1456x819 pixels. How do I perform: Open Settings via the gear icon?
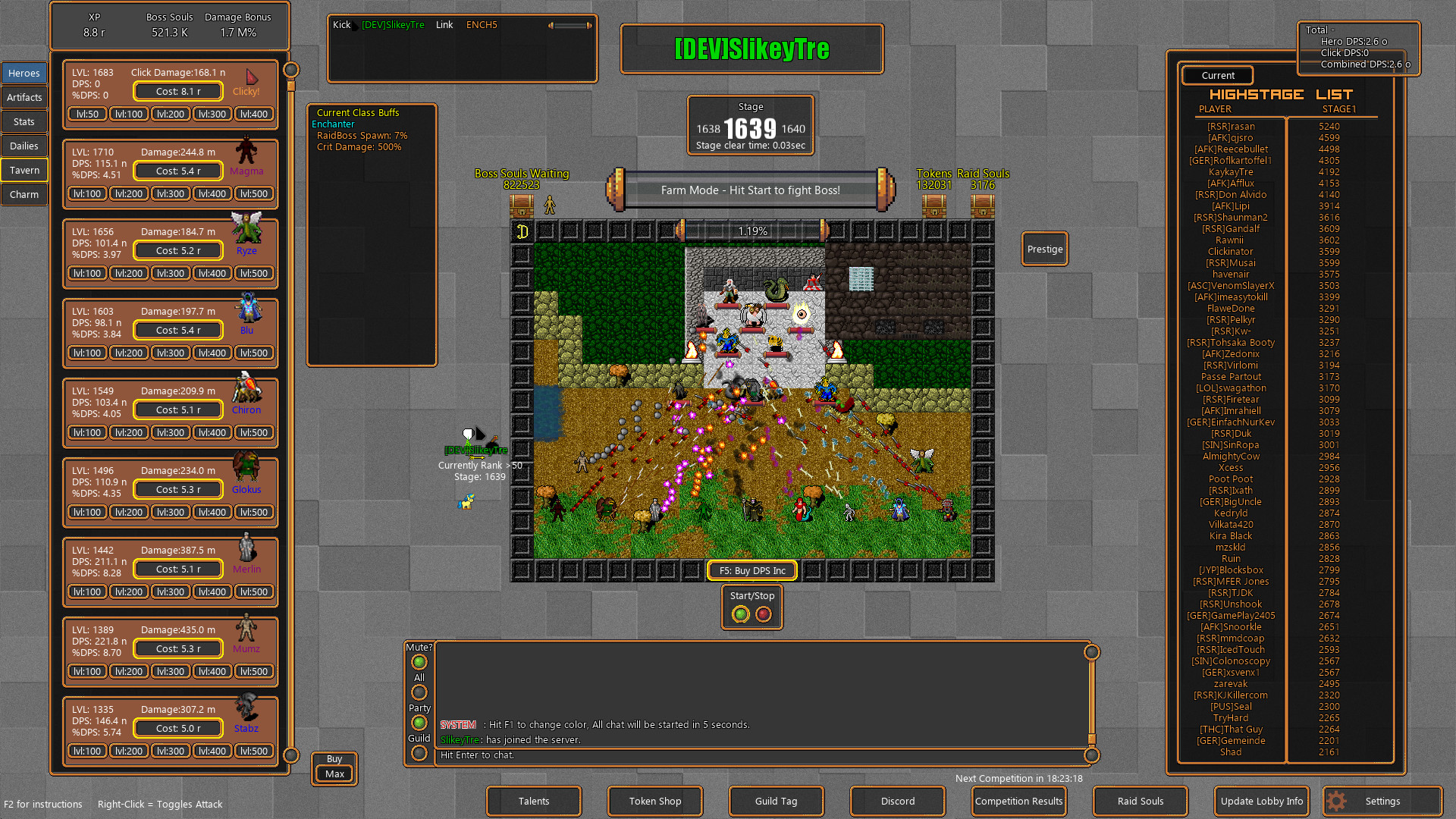[1335, 801]
